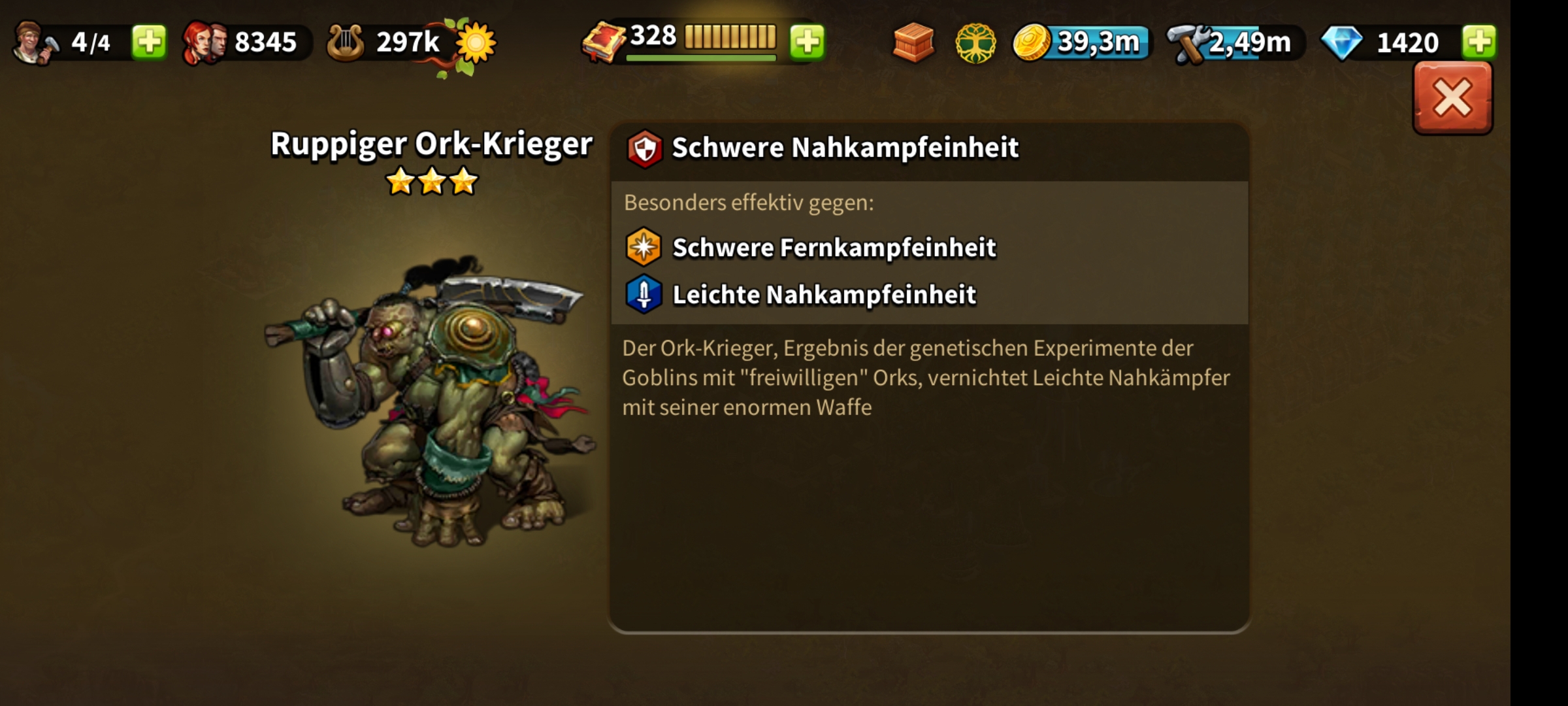The width and height of the screenshot is (1568, 706).
Task: Add more builders with the green plus
Action: 149,42
